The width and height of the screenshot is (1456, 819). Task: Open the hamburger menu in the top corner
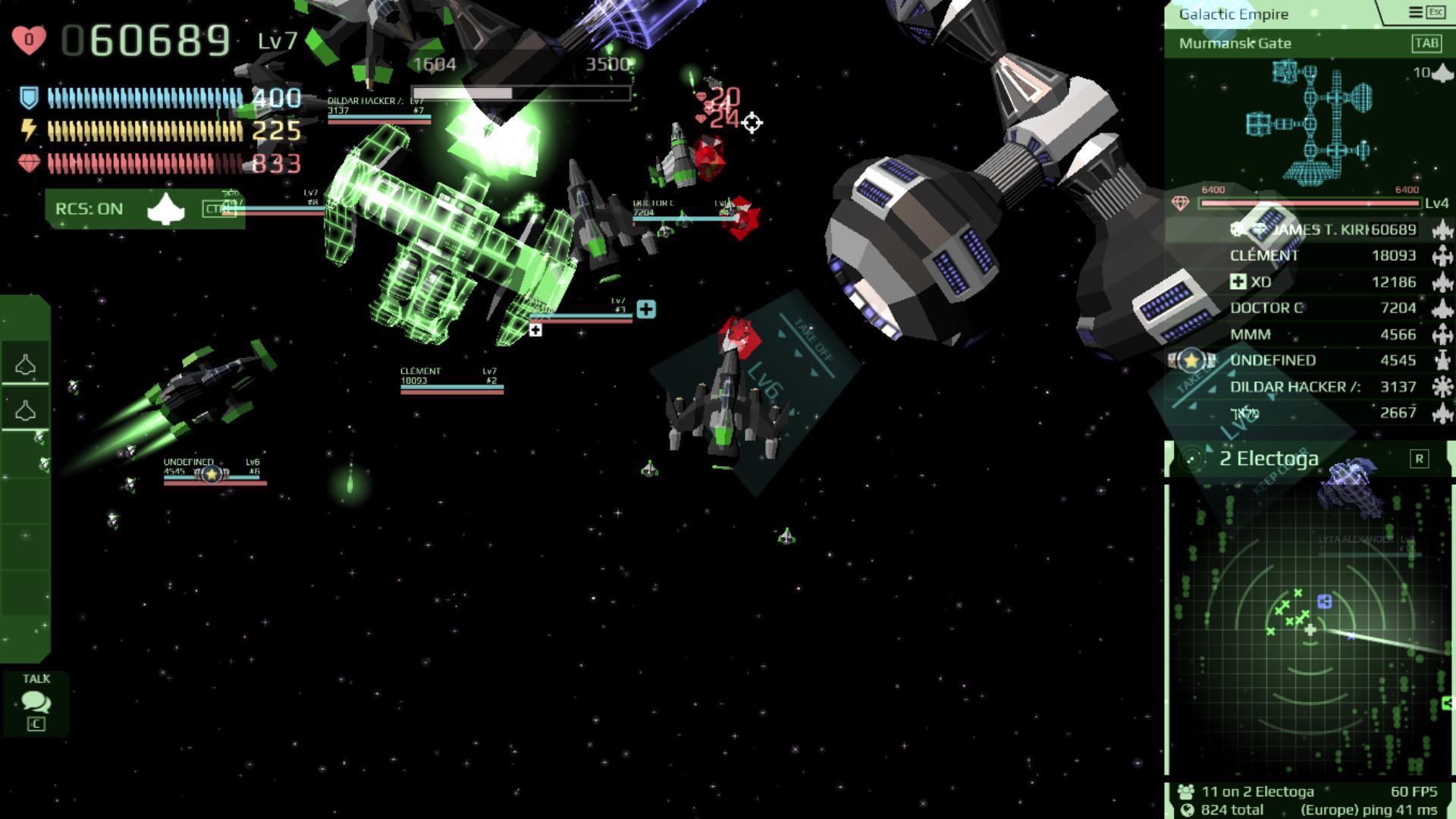click(1415, 12)
